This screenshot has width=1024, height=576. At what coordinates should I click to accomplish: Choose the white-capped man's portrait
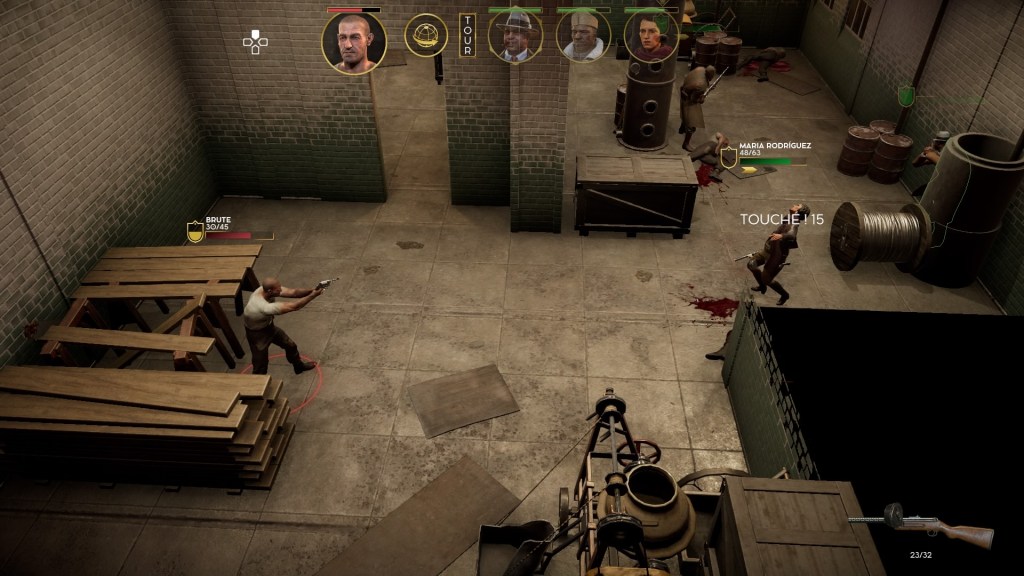(x=583, y=36)
